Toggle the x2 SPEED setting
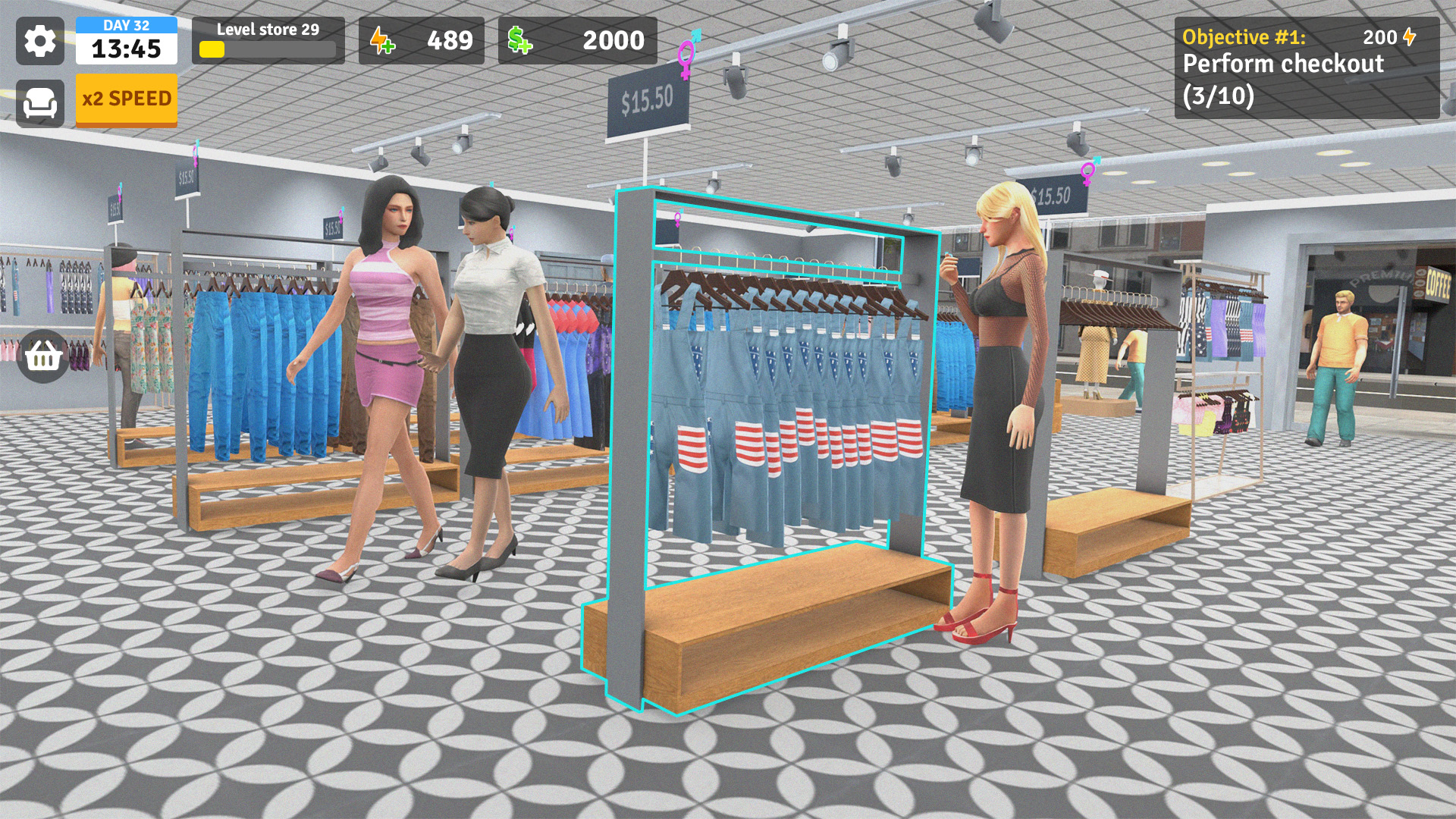1456x819 pixels. pos(126,99)
